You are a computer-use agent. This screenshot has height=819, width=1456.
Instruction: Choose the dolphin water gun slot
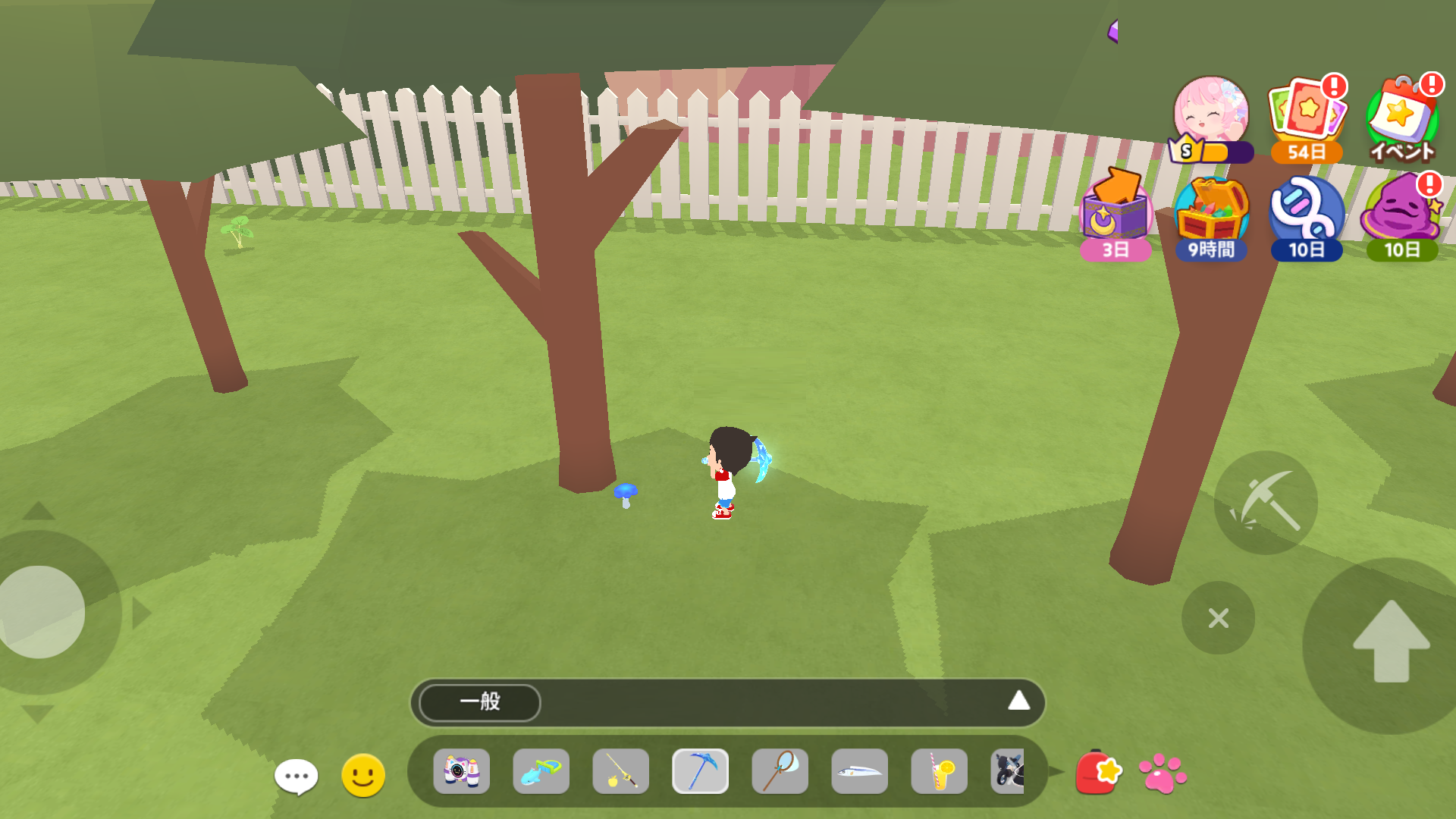point(541,771)
